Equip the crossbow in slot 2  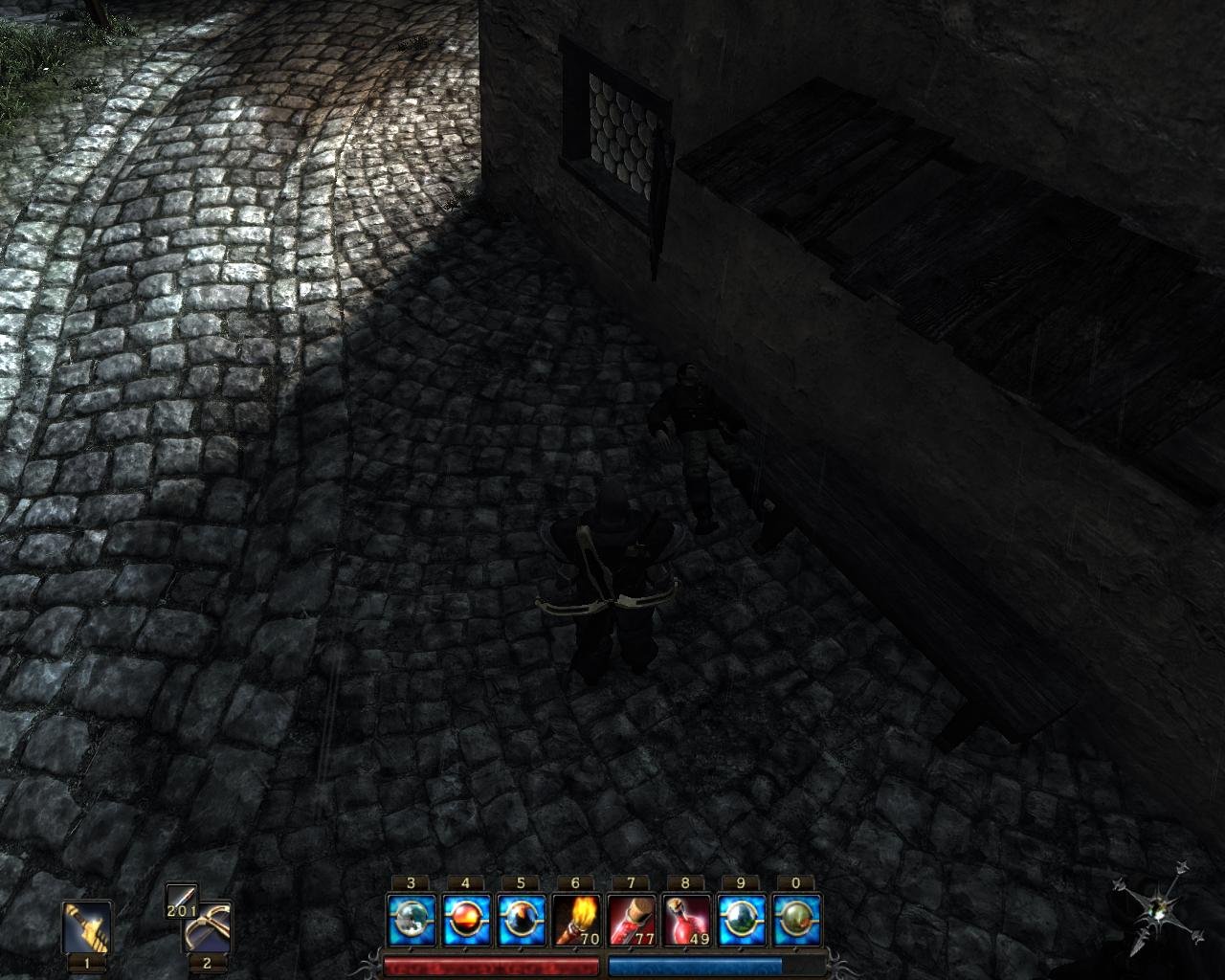click(x=208, y=927)
